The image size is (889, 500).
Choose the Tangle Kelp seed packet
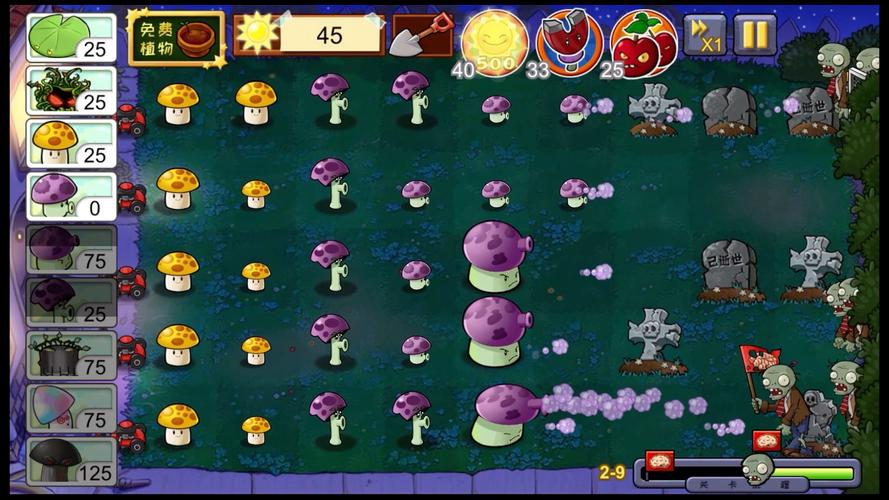[70, 90]
